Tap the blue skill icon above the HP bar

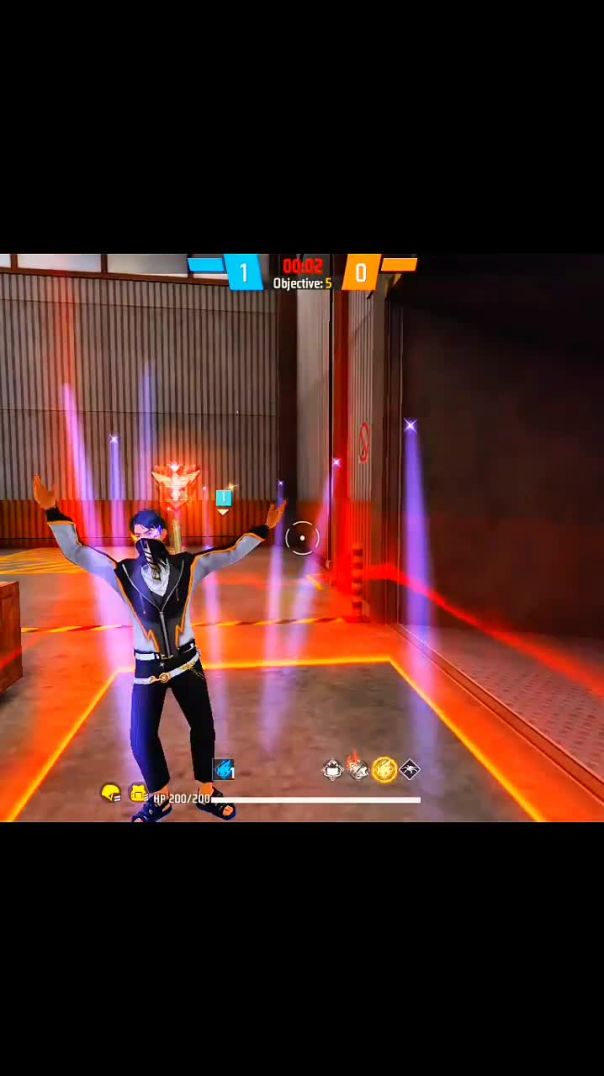[x=224, y=769]
